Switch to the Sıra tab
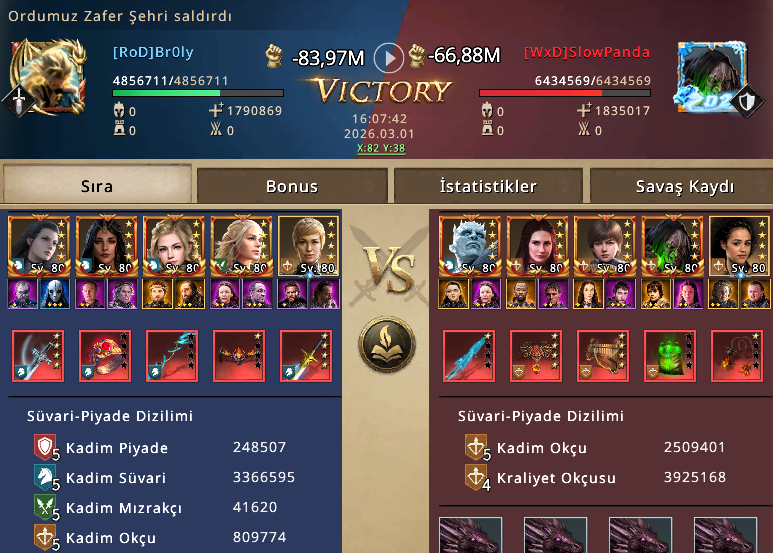The image size is (773, 553). pos(96,186)
